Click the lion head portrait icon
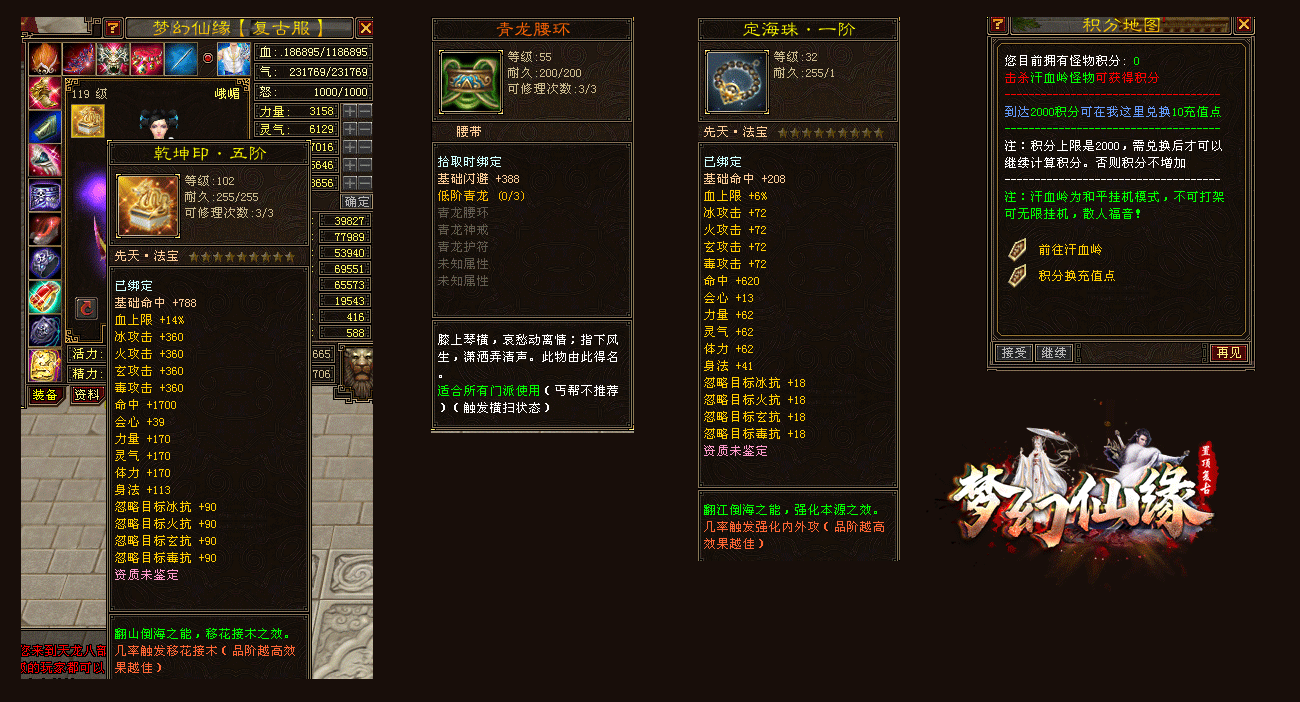Viewport: 1300px width, 702px height. [x=357, y=368]
